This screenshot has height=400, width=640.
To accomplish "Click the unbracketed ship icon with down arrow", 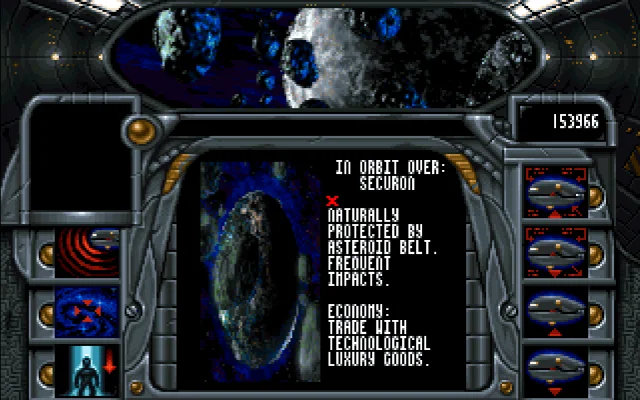I will pyautogui.click(x=553, y=368).
